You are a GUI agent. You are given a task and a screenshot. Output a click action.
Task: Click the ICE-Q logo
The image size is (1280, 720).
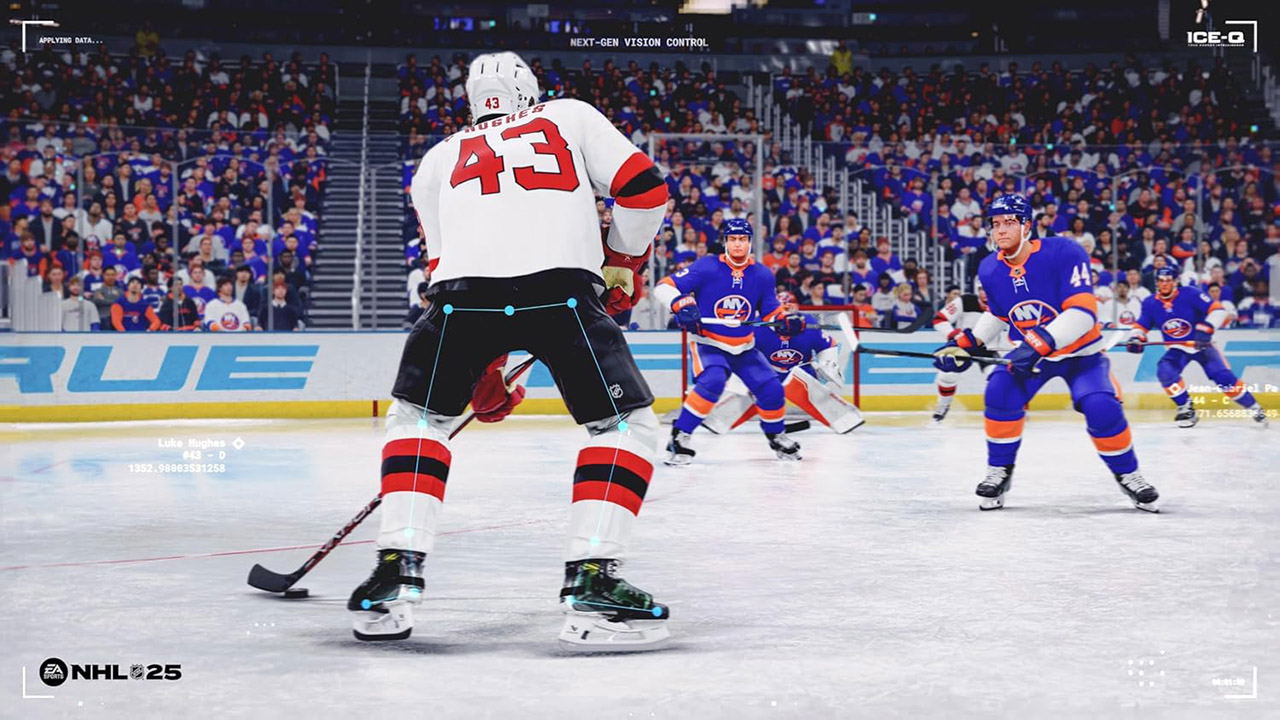tap(1215, 37)
